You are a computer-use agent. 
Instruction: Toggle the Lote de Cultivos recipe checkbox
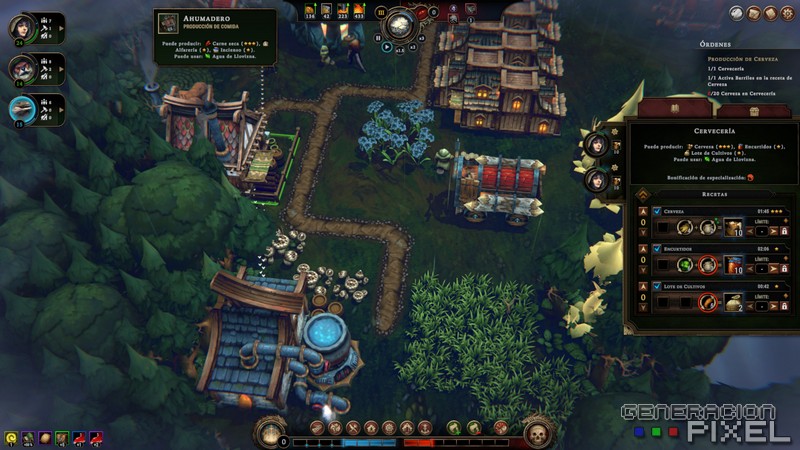coord(656,286)
